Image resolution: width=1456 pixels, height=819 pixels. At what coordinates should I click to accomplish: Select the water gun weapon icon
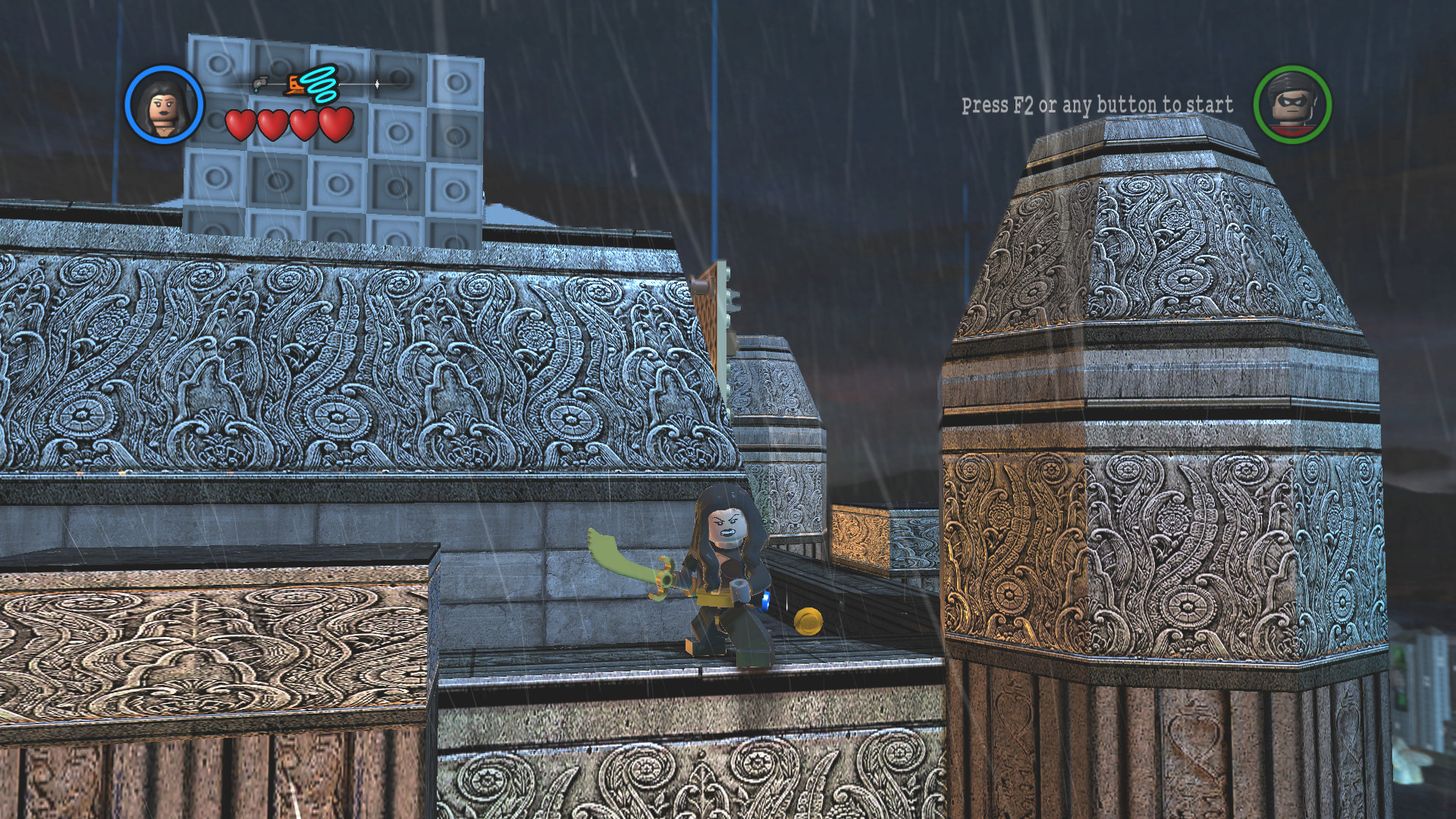pos(262,85)
